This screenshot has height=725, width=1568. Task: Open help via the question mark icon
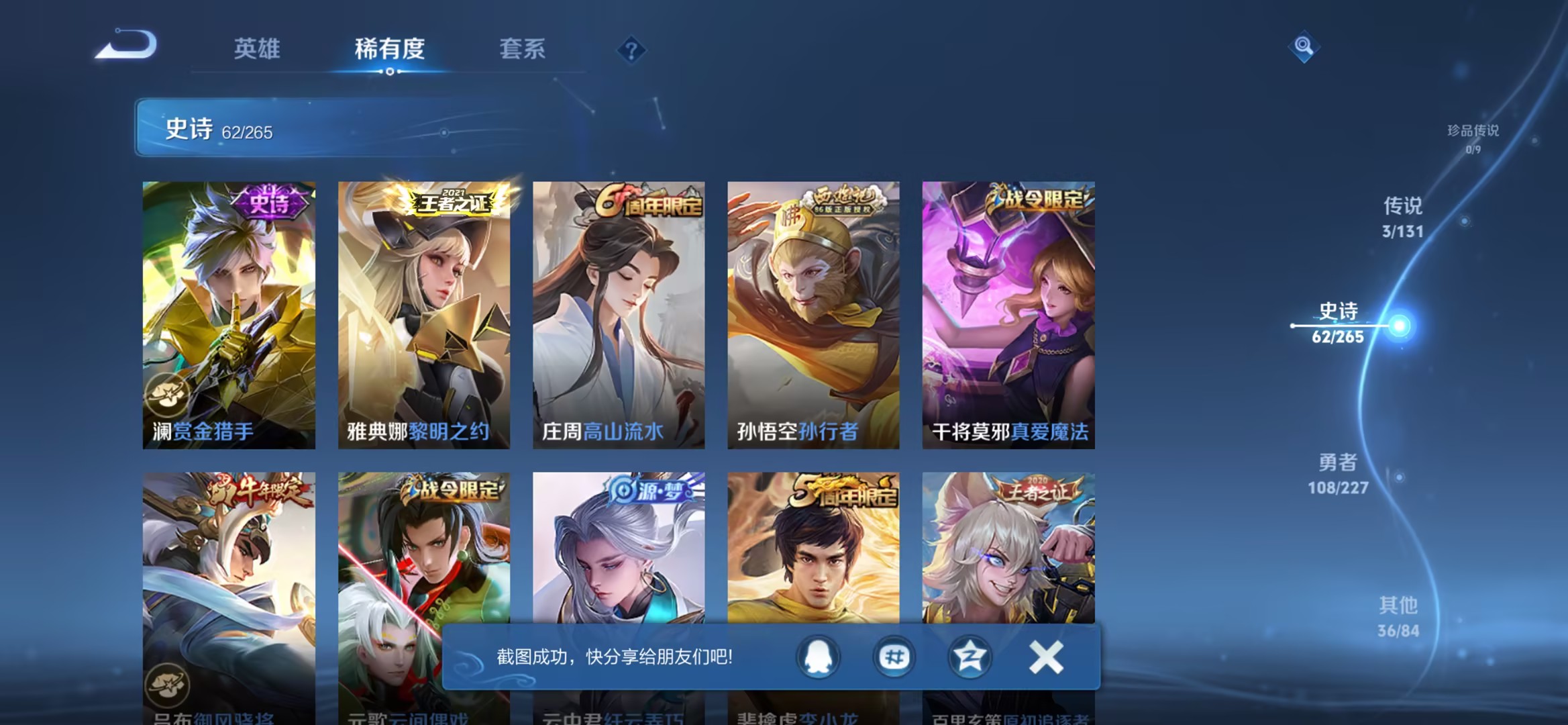click(x=633, y=50)
